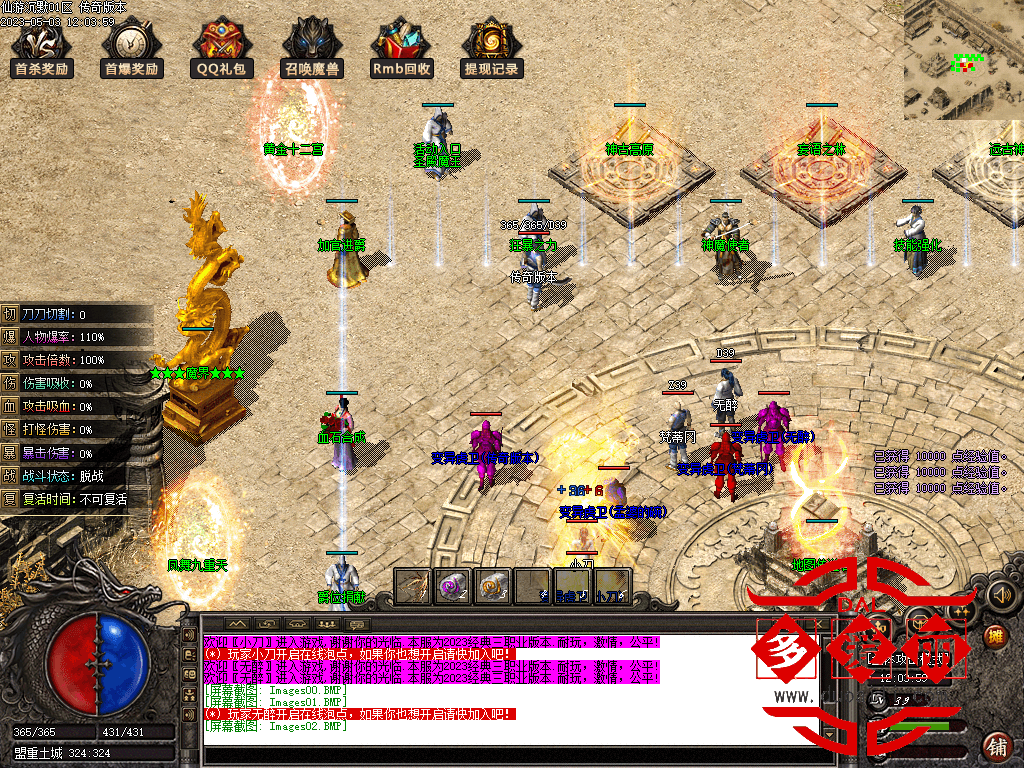
Task: Use the purple swirl stone in slot 2
Action: pyautogui.click(x=452, y=587)
